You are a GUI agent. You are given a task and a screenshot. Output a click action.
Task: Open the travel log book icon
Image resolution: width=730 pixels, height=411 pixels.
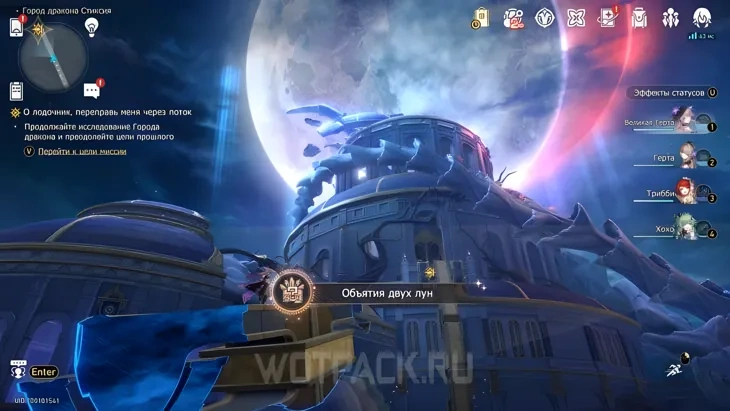pyautogui.click(x=607, y=17)
